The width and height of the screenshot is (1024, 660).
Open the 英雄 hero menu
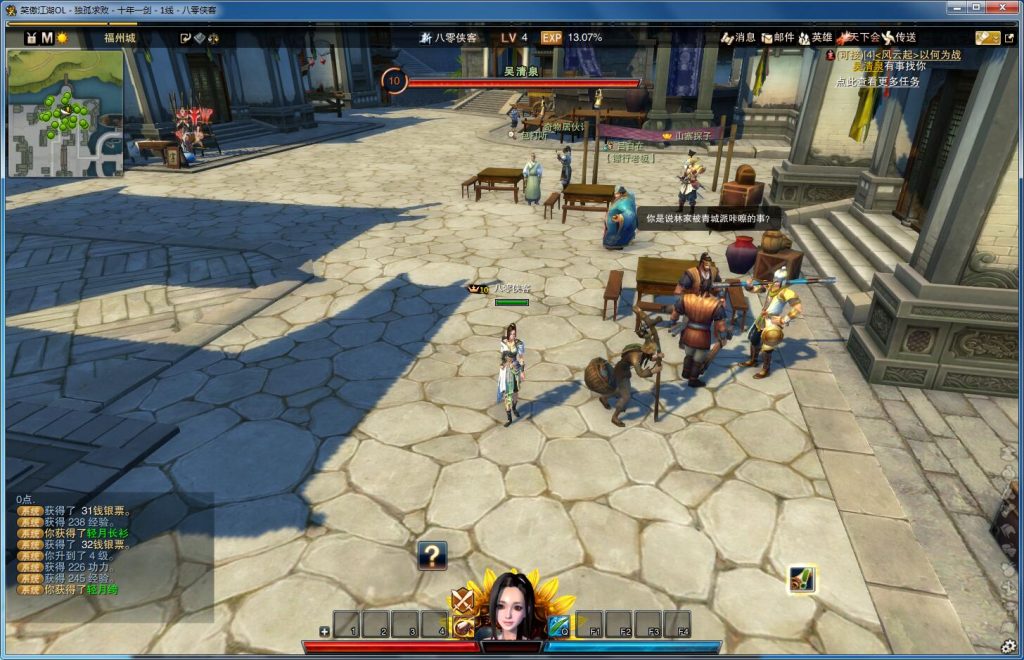coord(814,38)
